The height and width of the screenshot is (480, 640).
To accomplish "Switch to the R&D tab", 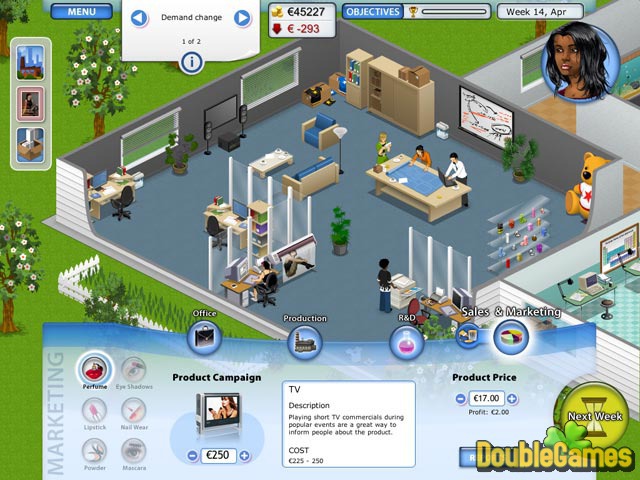I will pos(407,341).
